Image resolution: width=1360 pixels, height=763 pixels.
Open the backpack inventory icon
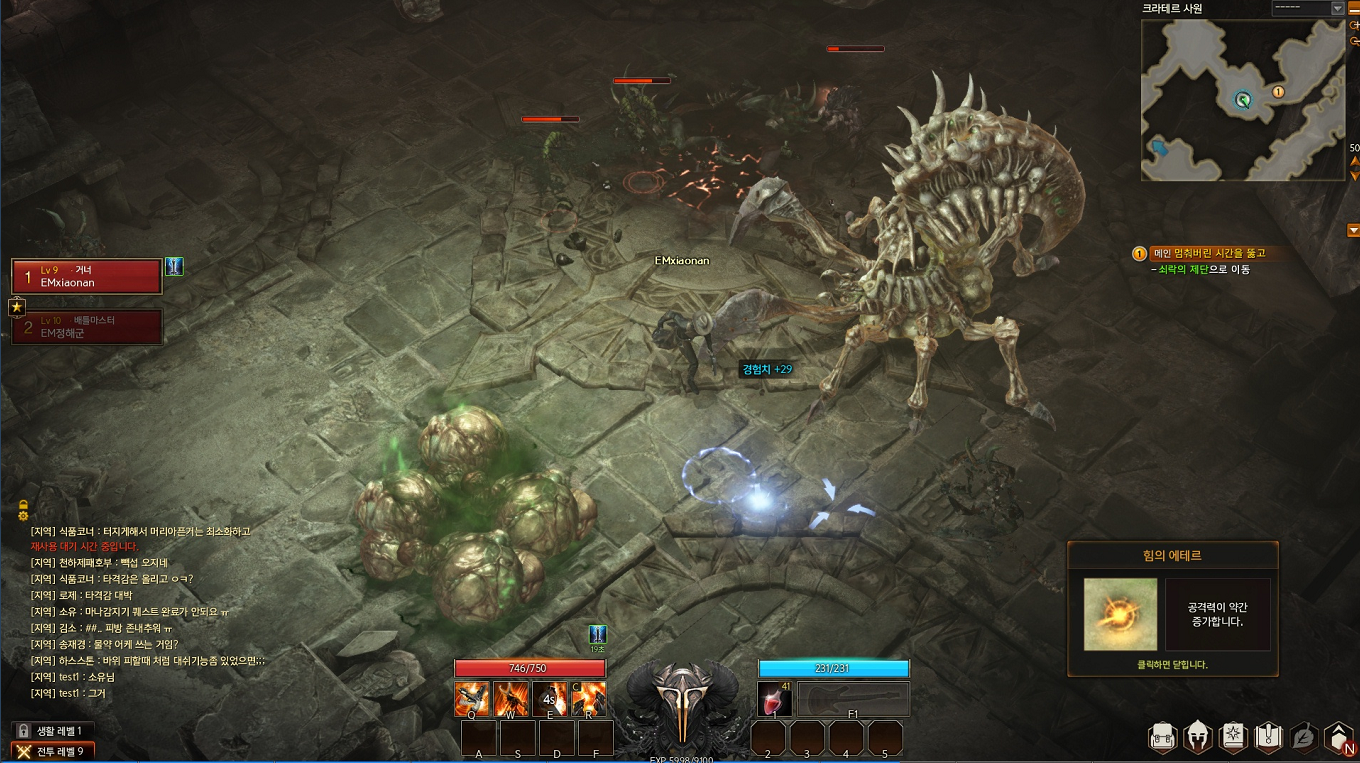click(x=1163, y=739)
